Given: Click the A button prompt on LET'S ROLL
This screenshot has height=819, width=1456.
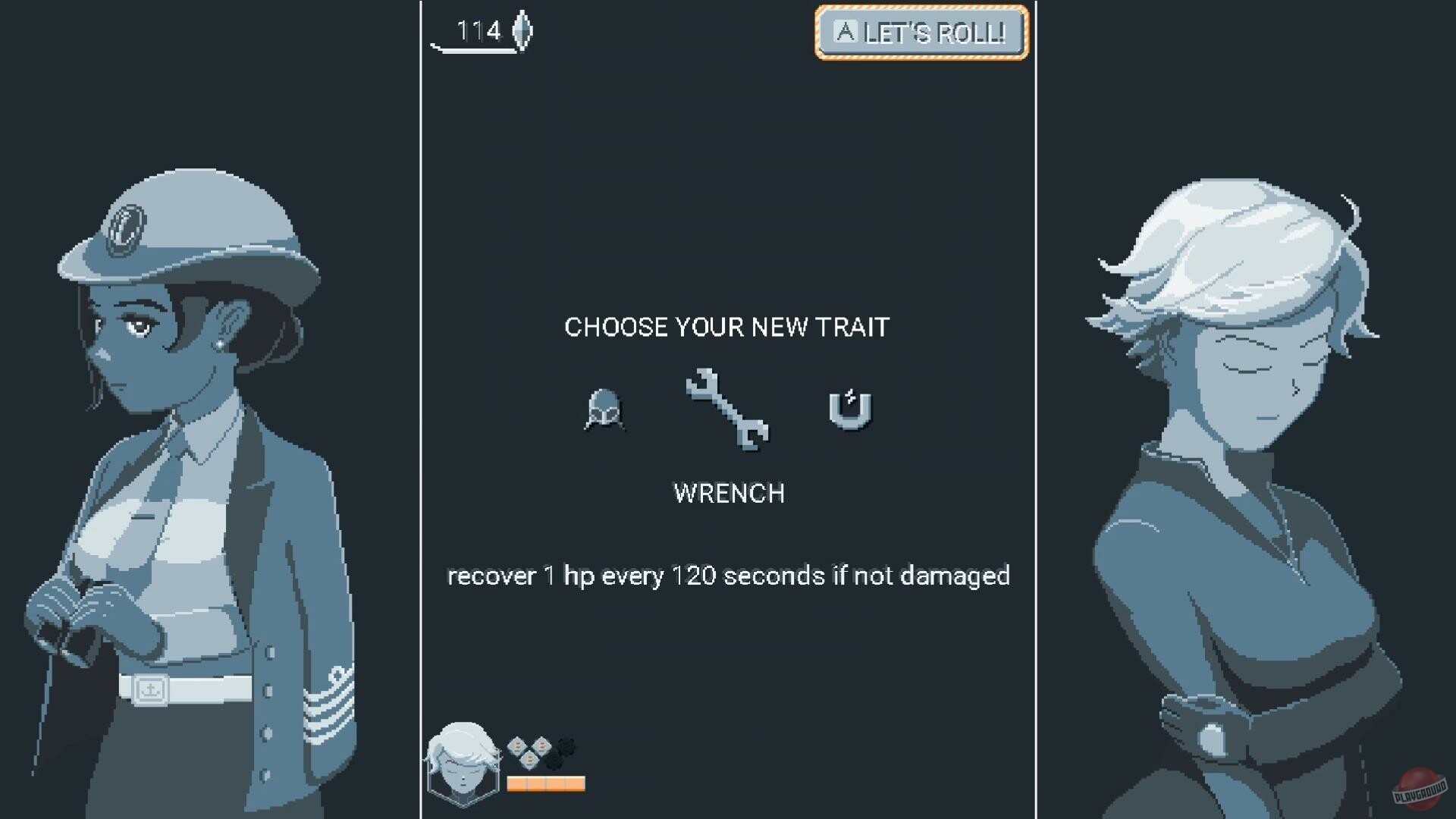Looking at the screenshot, I should coord(844,32).
